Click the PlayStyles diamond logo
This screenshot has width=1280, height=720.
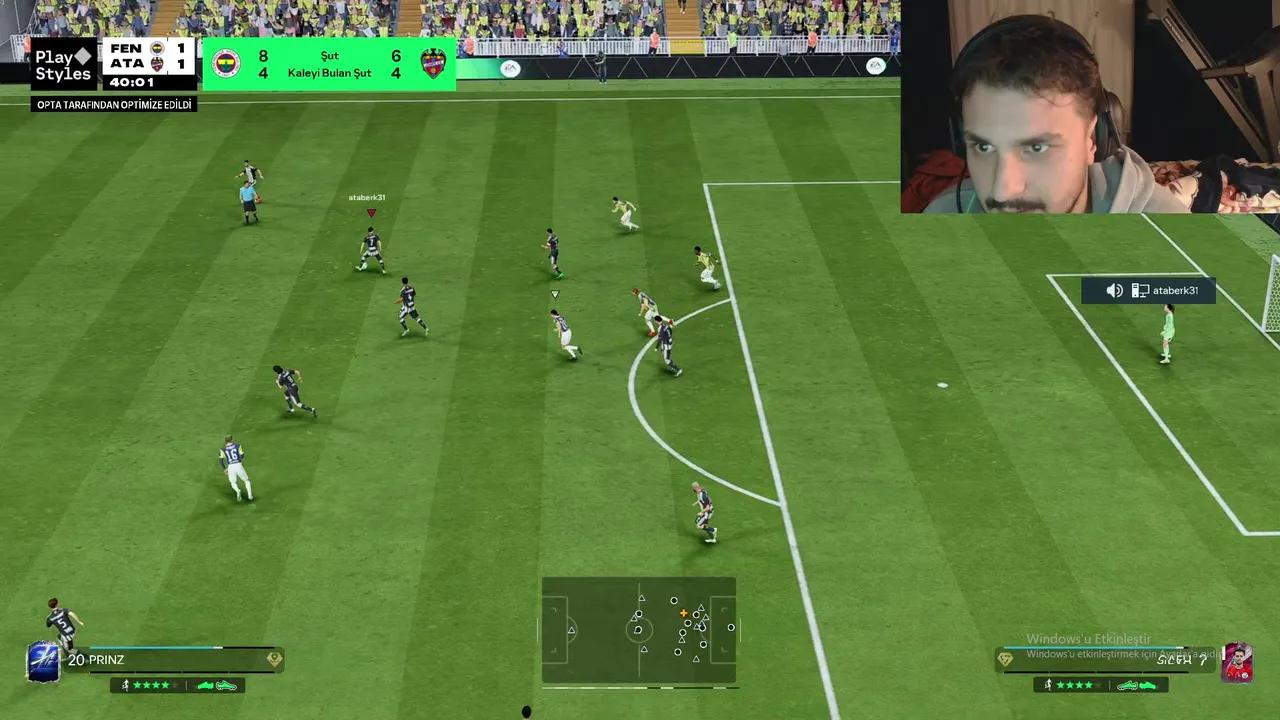[83, 56]
